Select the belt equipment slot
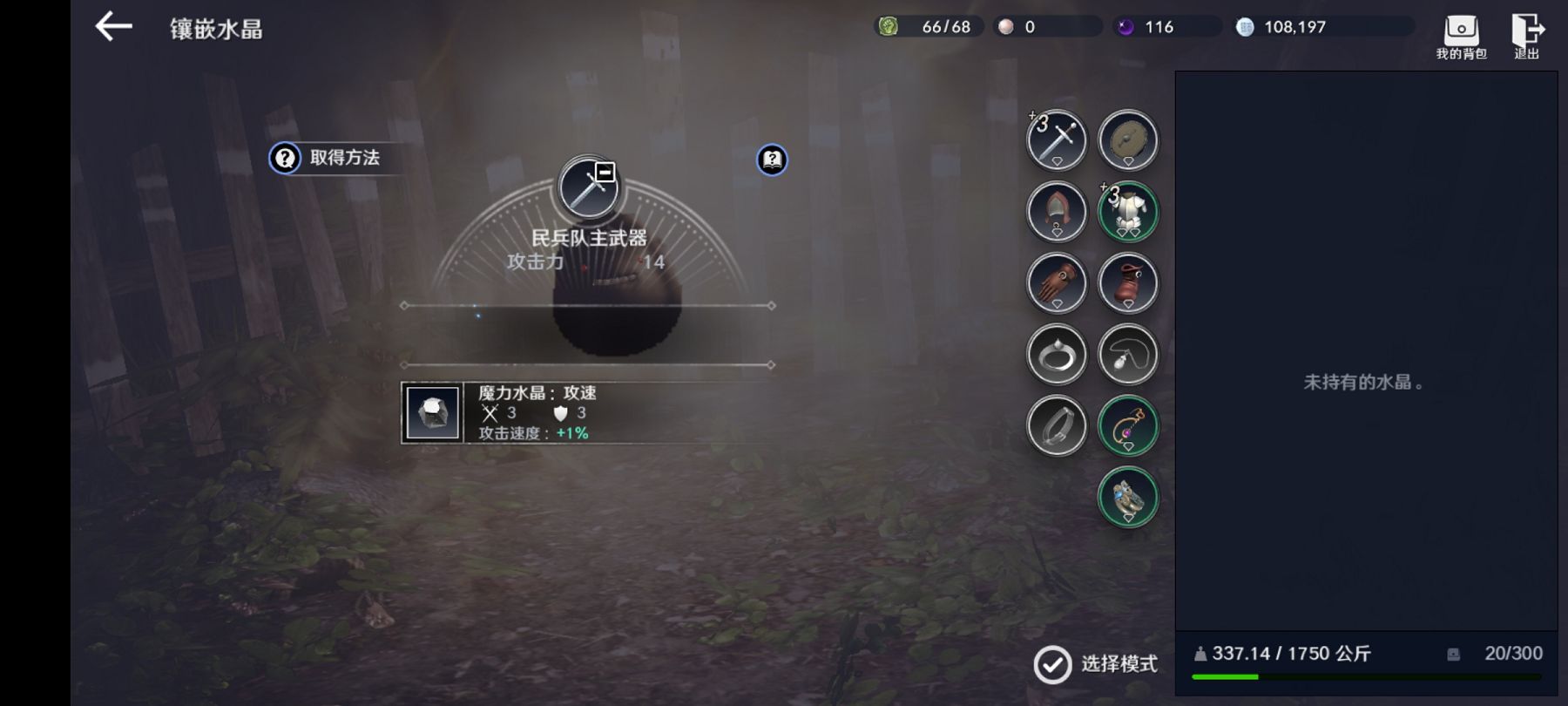This screenshot has height=706, width=1568. [1057, 426]
